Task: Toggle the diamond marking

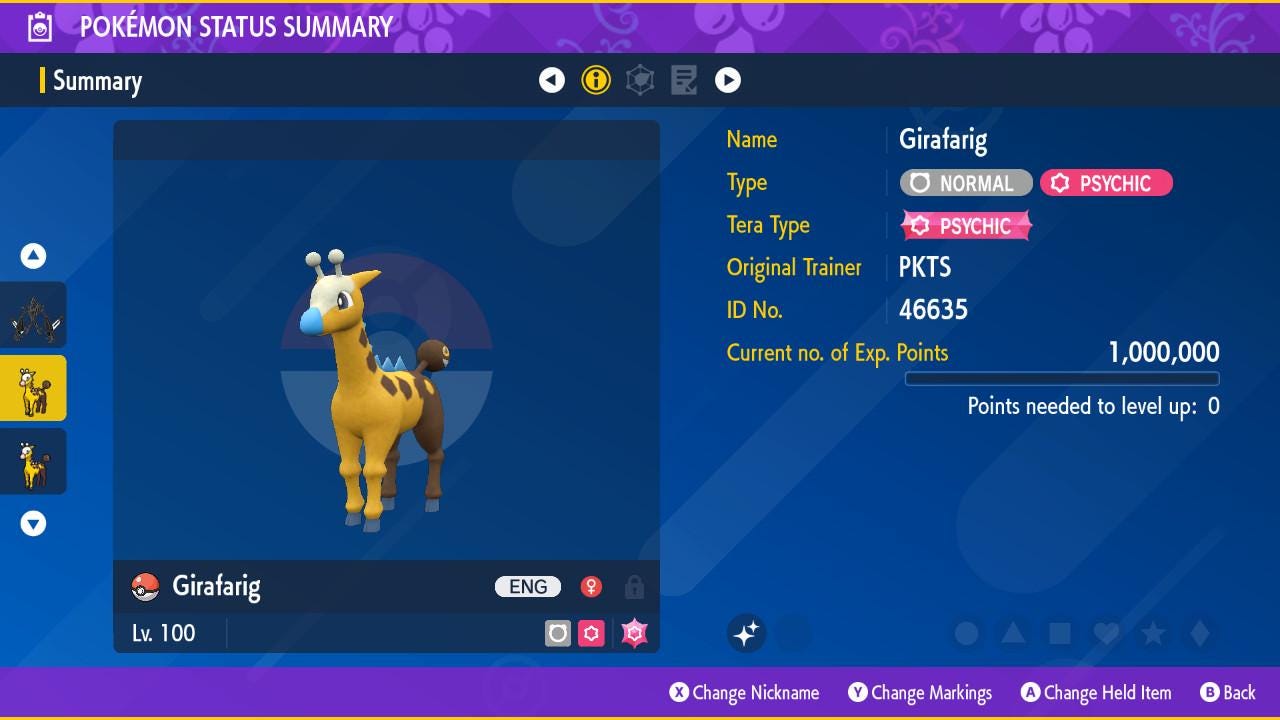Action: pyautogui.click(x=1200, y=633)
